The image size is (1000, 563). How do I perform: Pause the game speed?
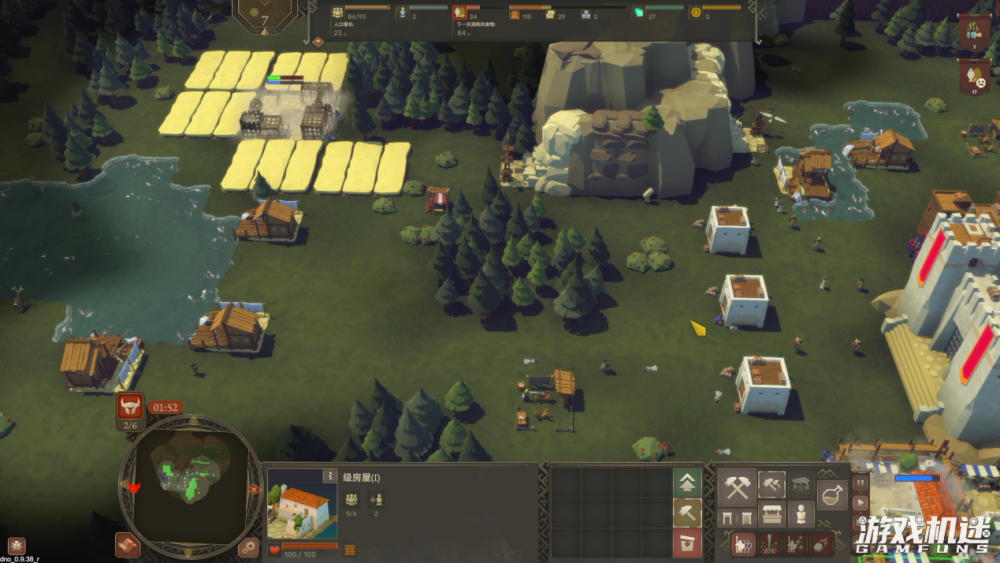861,483
